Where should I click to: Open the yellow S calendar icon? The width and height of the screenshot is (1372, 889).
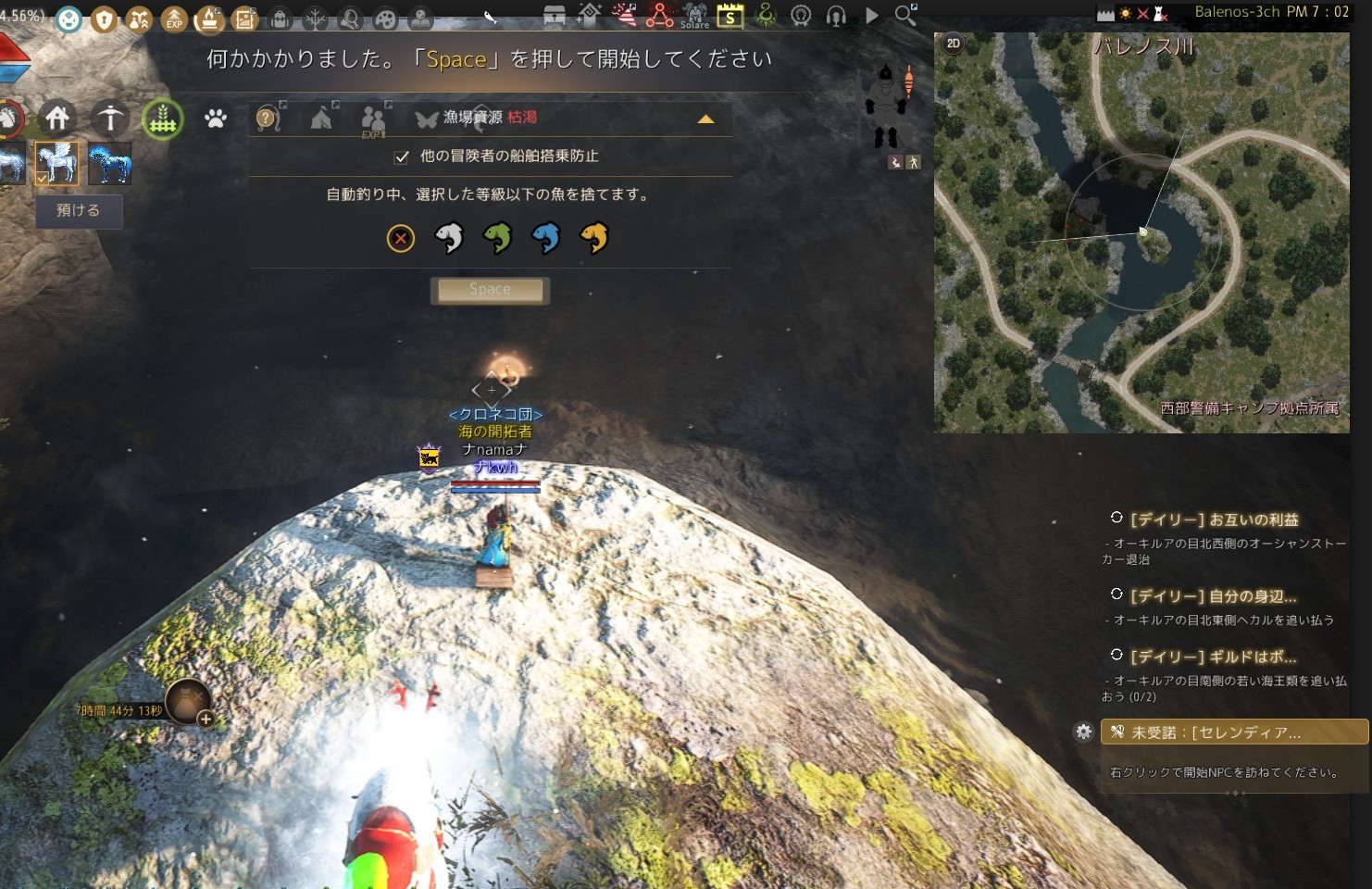730,16
